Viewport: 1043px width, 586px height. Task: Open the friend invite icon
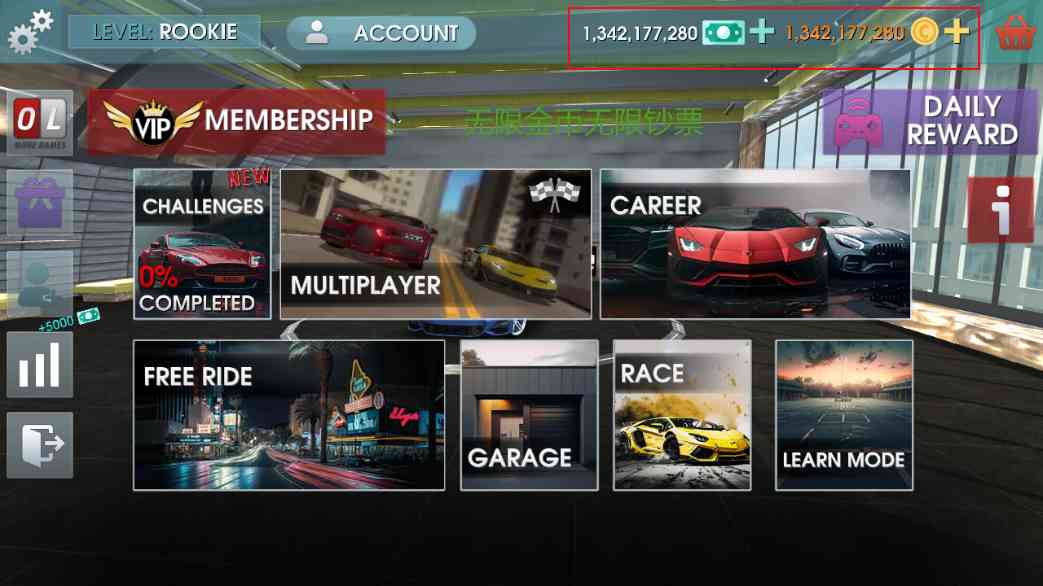[40, 284]
